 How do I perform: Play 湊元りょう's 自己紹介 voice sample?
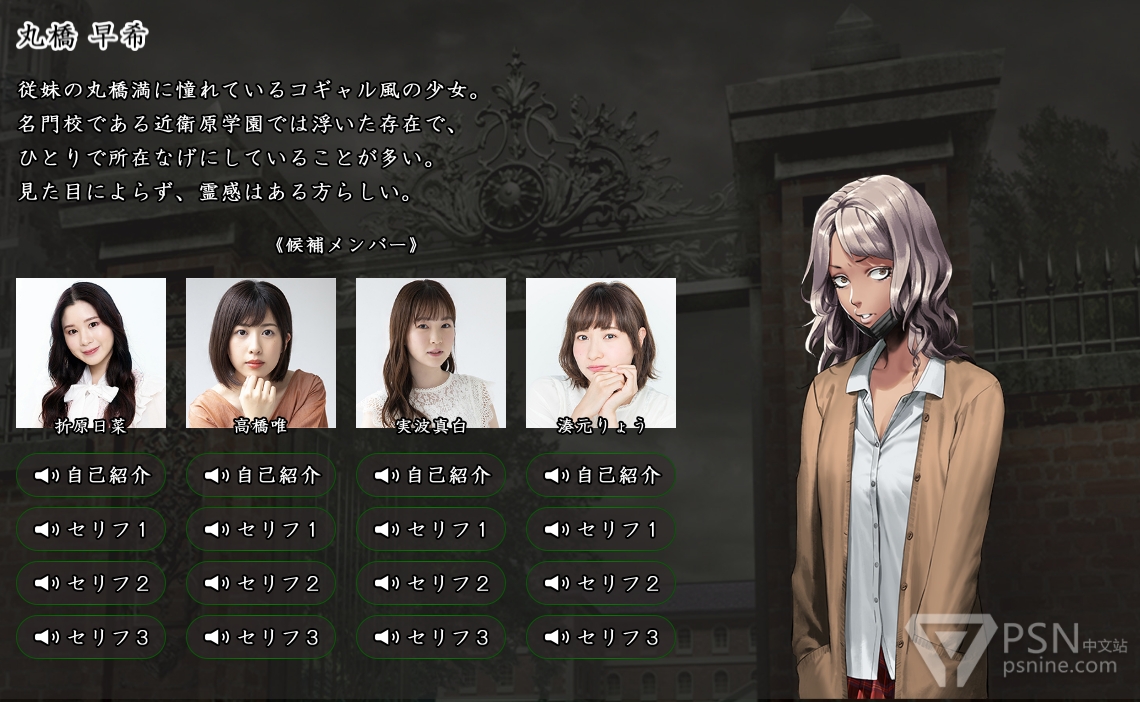tap(601, 475)
